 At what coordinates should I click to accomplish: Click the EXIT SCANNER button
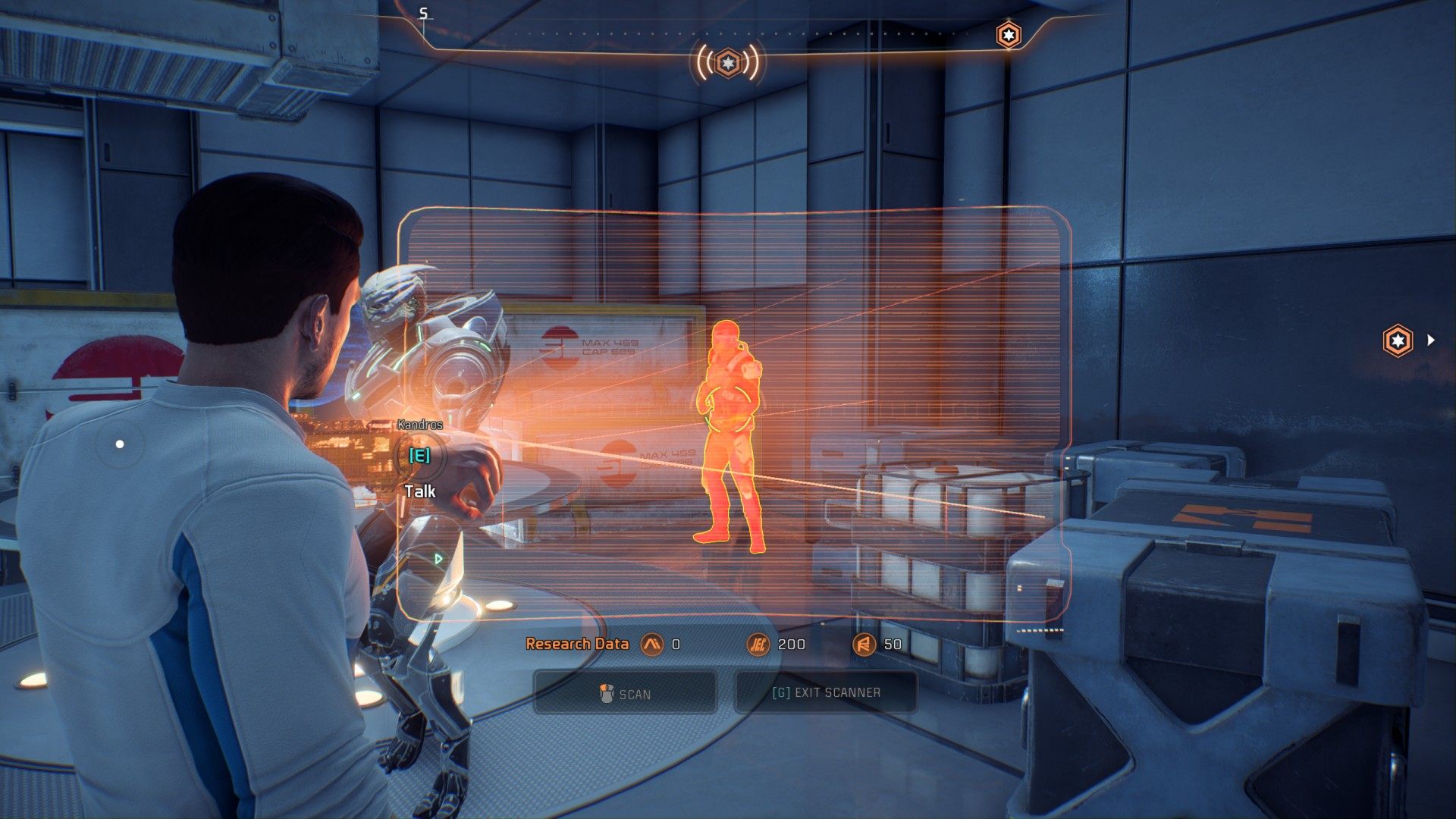click(x=826, y=692)
